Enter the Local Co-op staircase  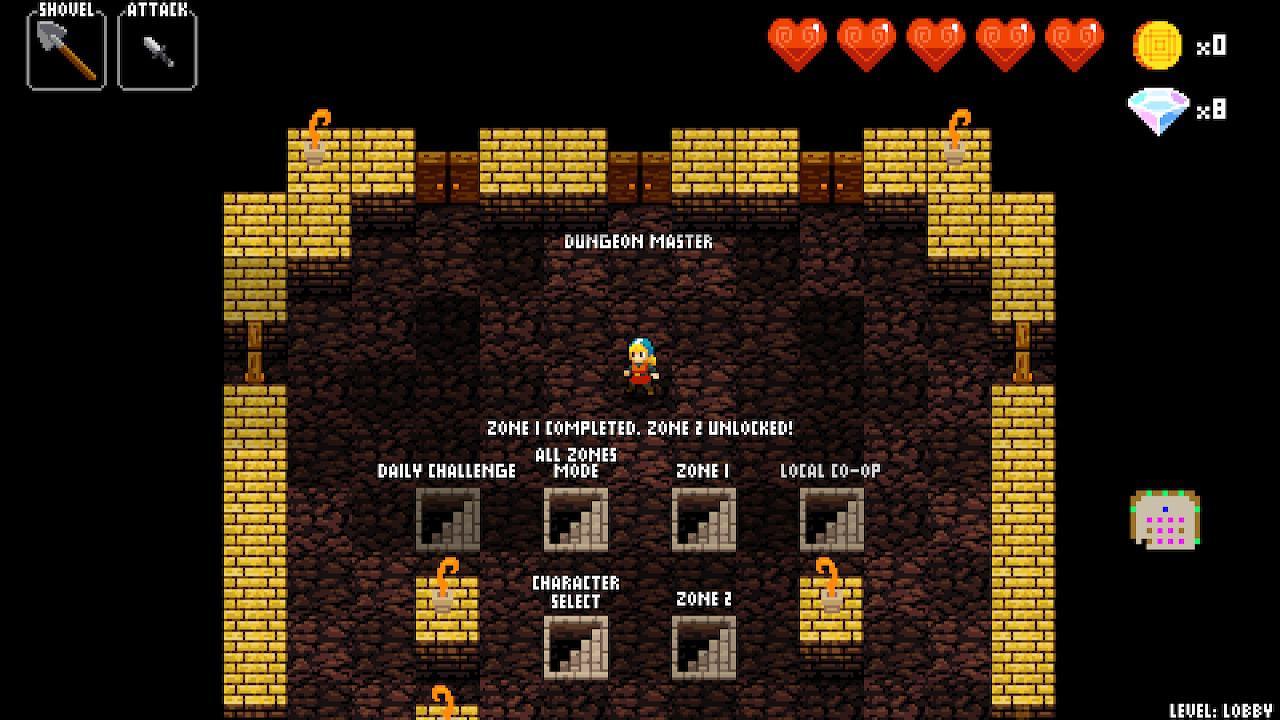(x=831, y=520)
